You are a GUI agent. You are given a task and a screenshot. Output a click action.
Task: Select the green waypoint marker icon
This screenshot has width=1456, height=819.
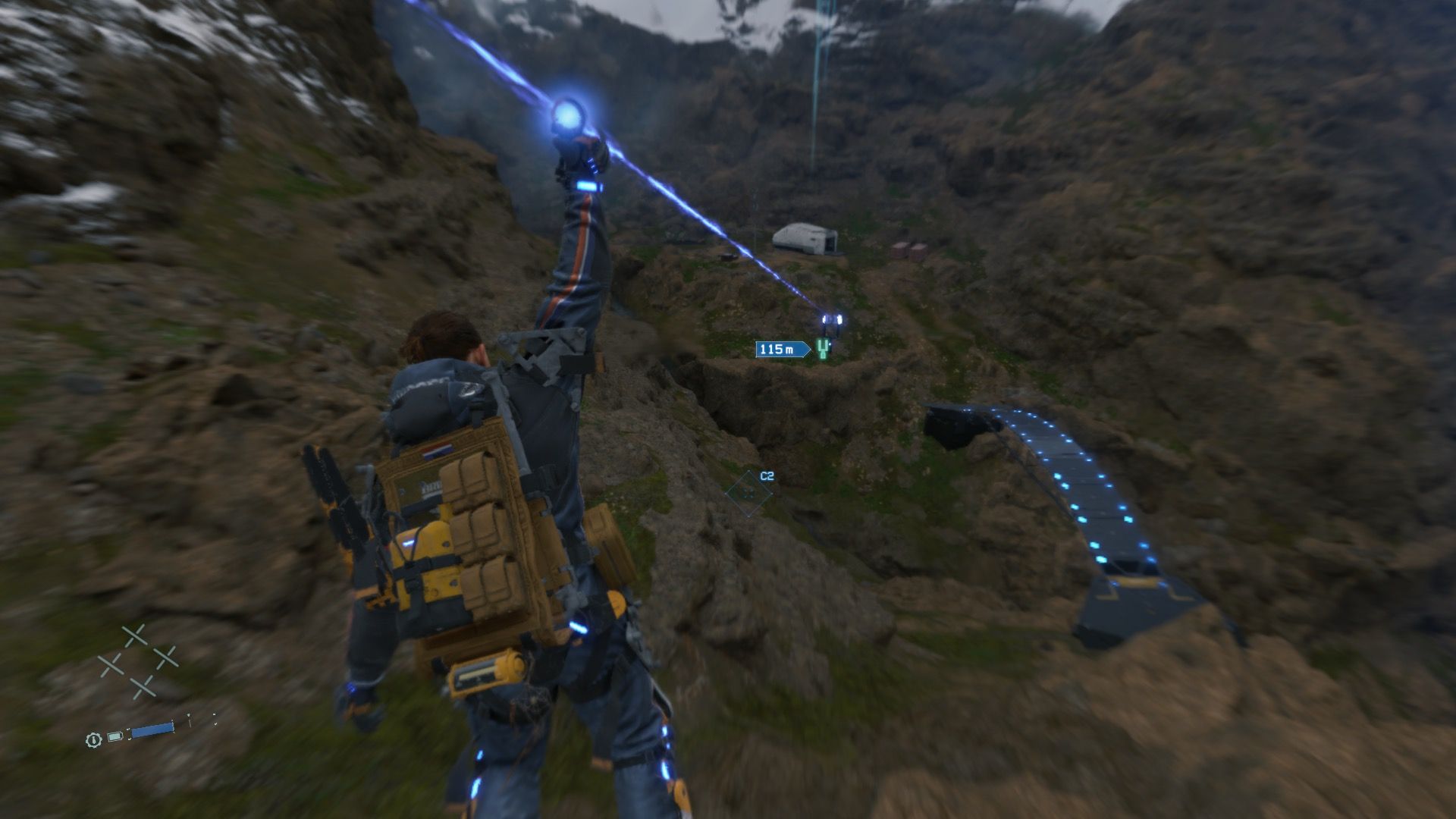point(822,349)
